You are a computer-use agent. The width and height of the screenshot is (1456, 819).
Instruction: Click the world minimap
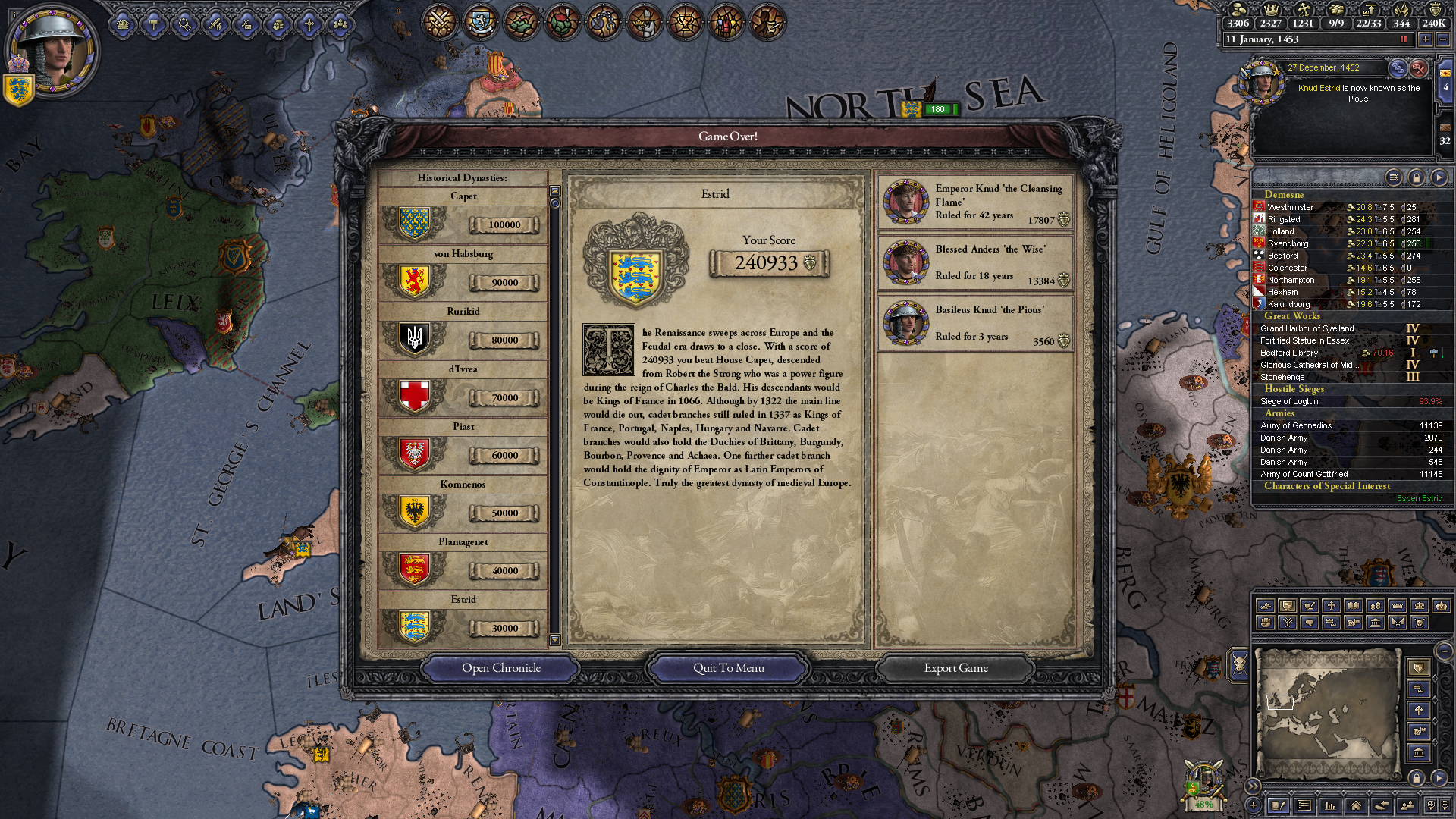pyautogui.click(x=1327, y=711)
